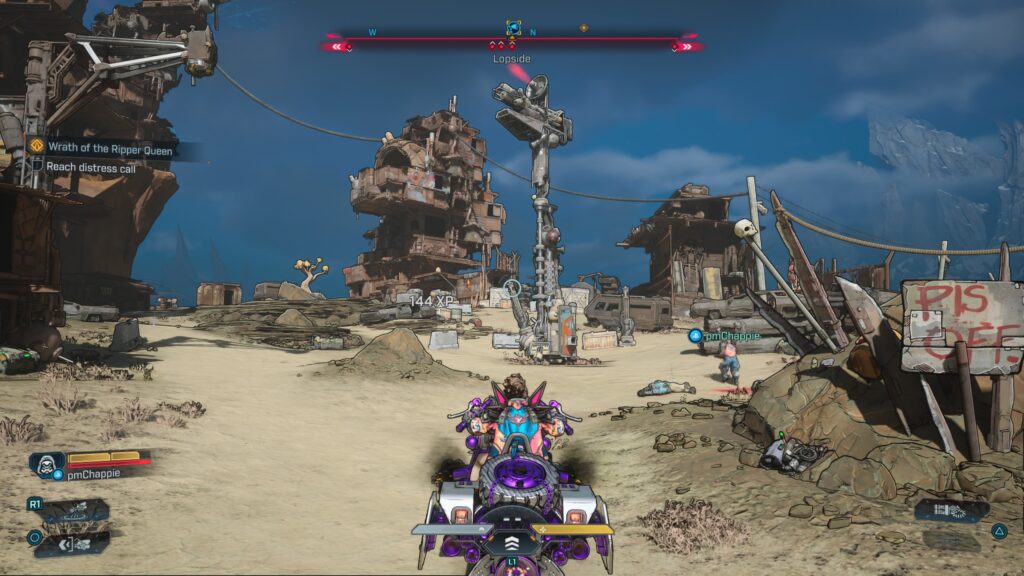Click the pmChappie hooded player portrait

46,463
